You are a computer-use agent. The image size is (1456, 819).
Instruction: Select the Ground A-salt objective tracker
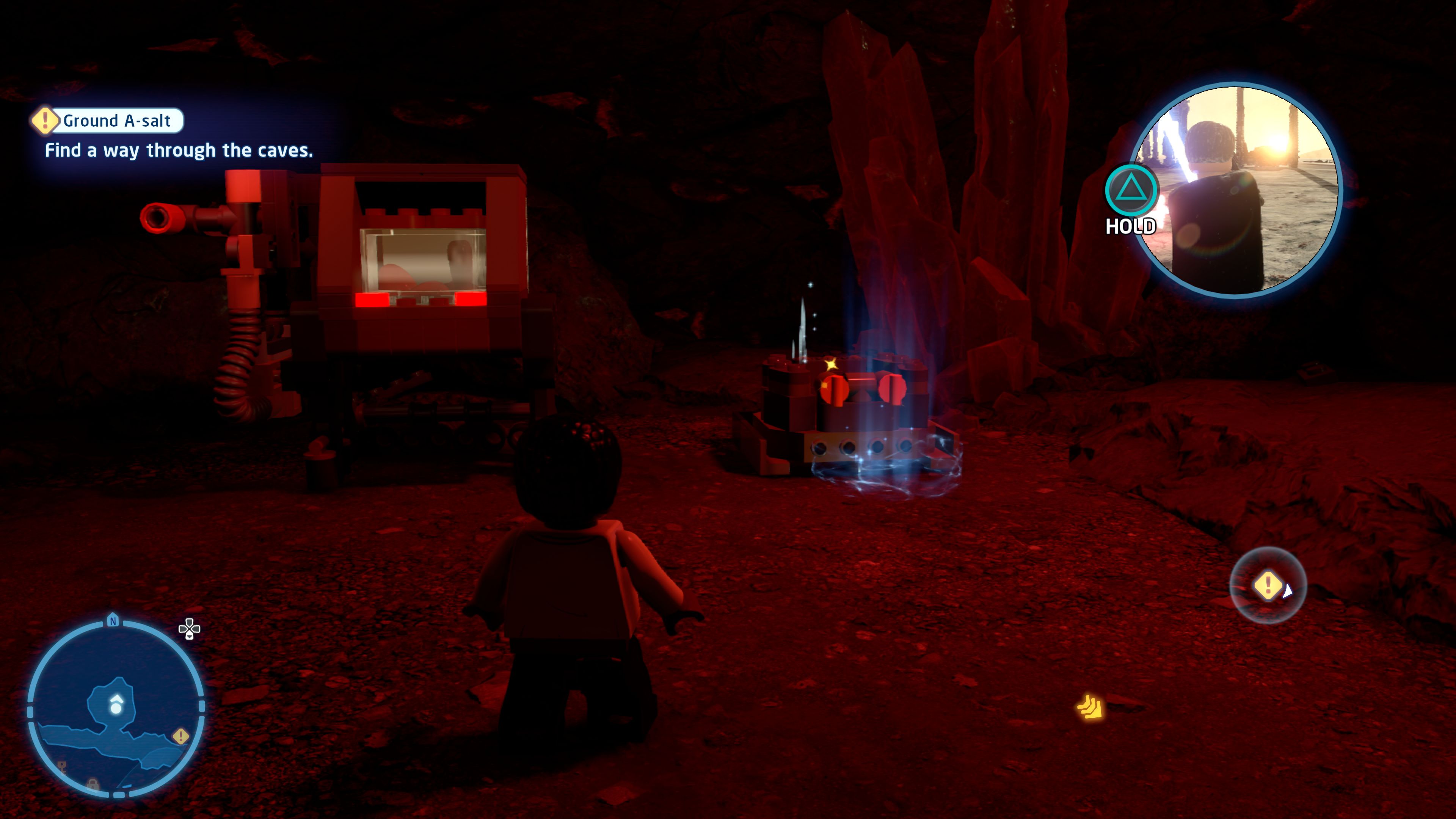pos(108,121)
